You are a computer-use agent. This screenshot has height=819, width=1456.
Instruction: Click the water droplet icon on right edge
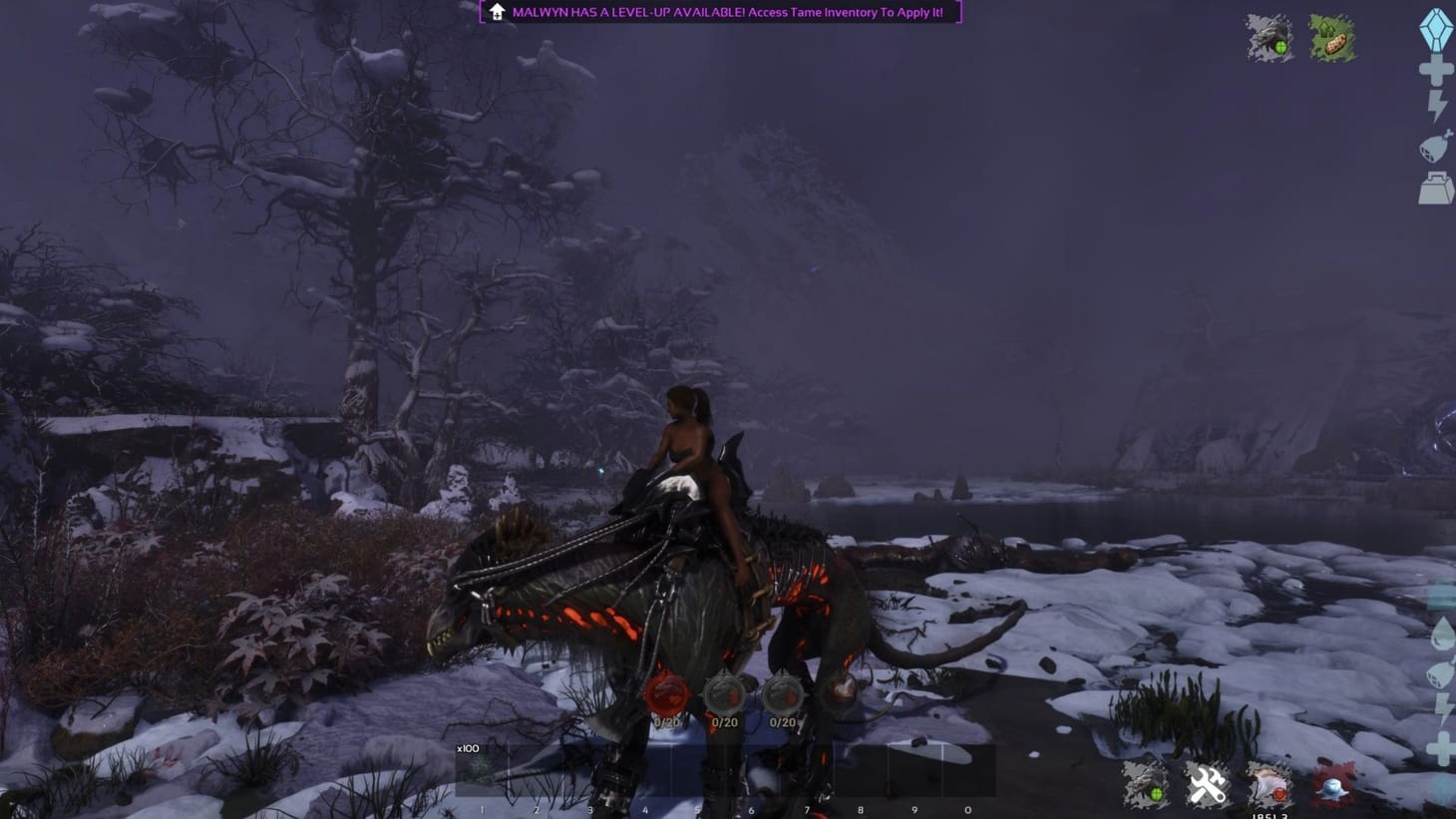point(1444,631)
